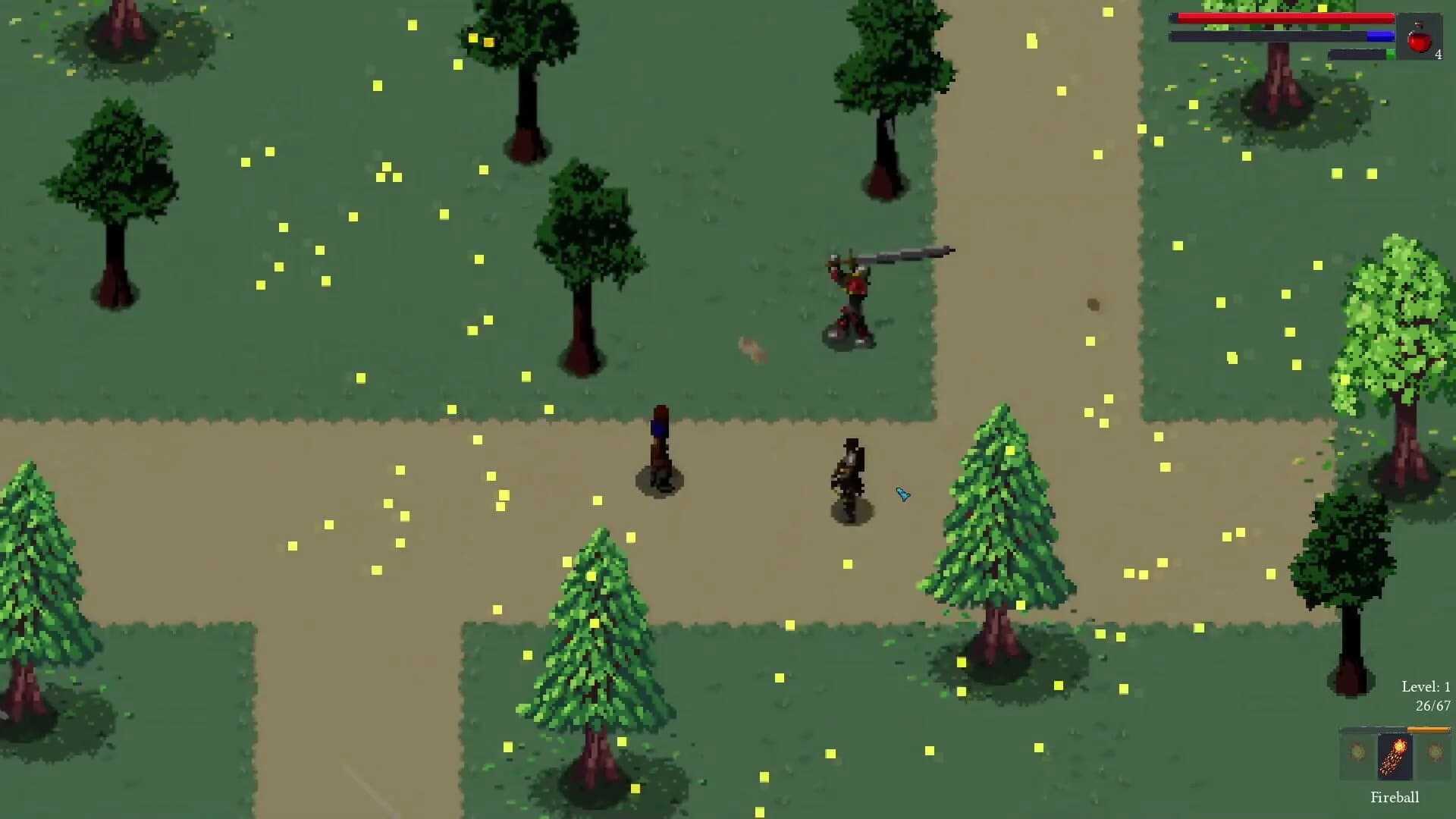Click the Fireball label text
Image resolution: width=1456 pixels, height=819 pixels.
click(1395, 797)
